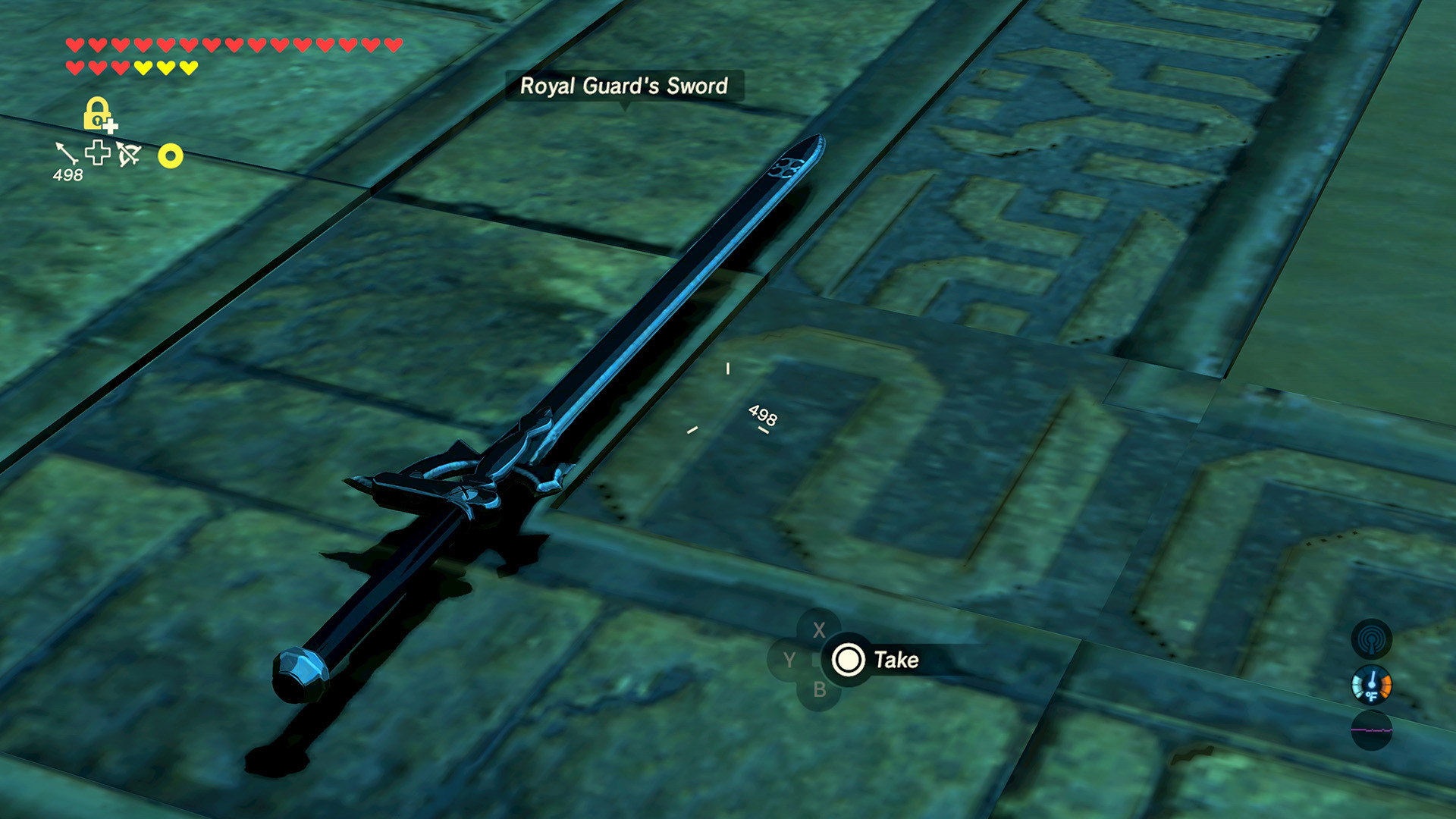
Task: Click the temperature needle on the gauge
Action: coord(1373,677)
